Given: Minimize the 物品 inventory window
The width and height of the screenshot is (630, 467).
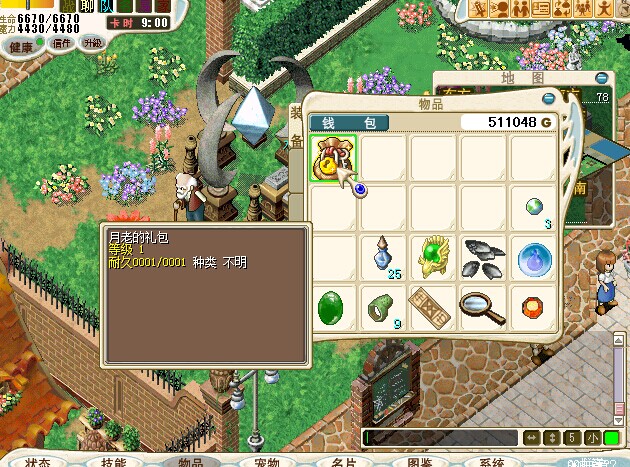Looking at the screenshot, I should click(548, 99).
